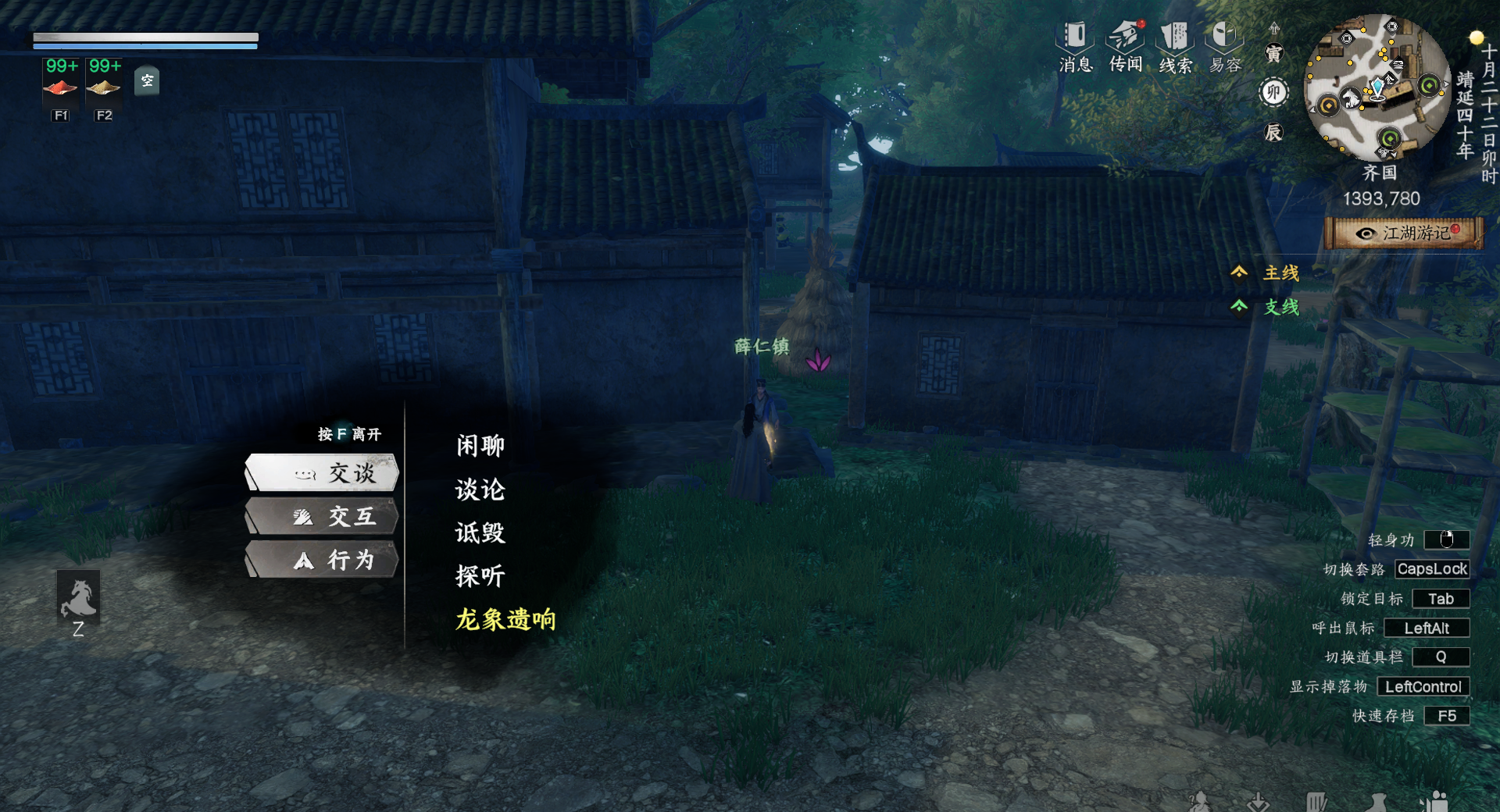
Task: Open the 江湖游记 journal button
Action: 1404,233
